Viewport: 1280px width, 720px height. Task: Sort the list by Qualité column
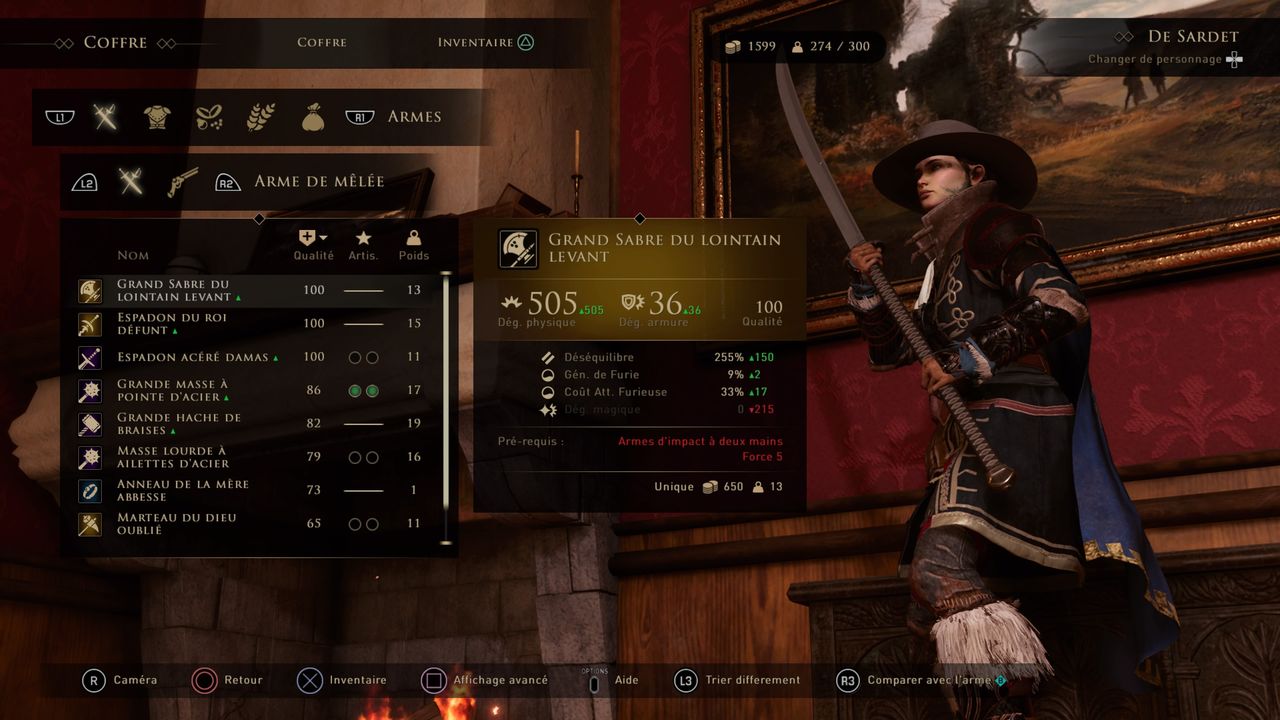pyautogui.click(x=313, y=245)
